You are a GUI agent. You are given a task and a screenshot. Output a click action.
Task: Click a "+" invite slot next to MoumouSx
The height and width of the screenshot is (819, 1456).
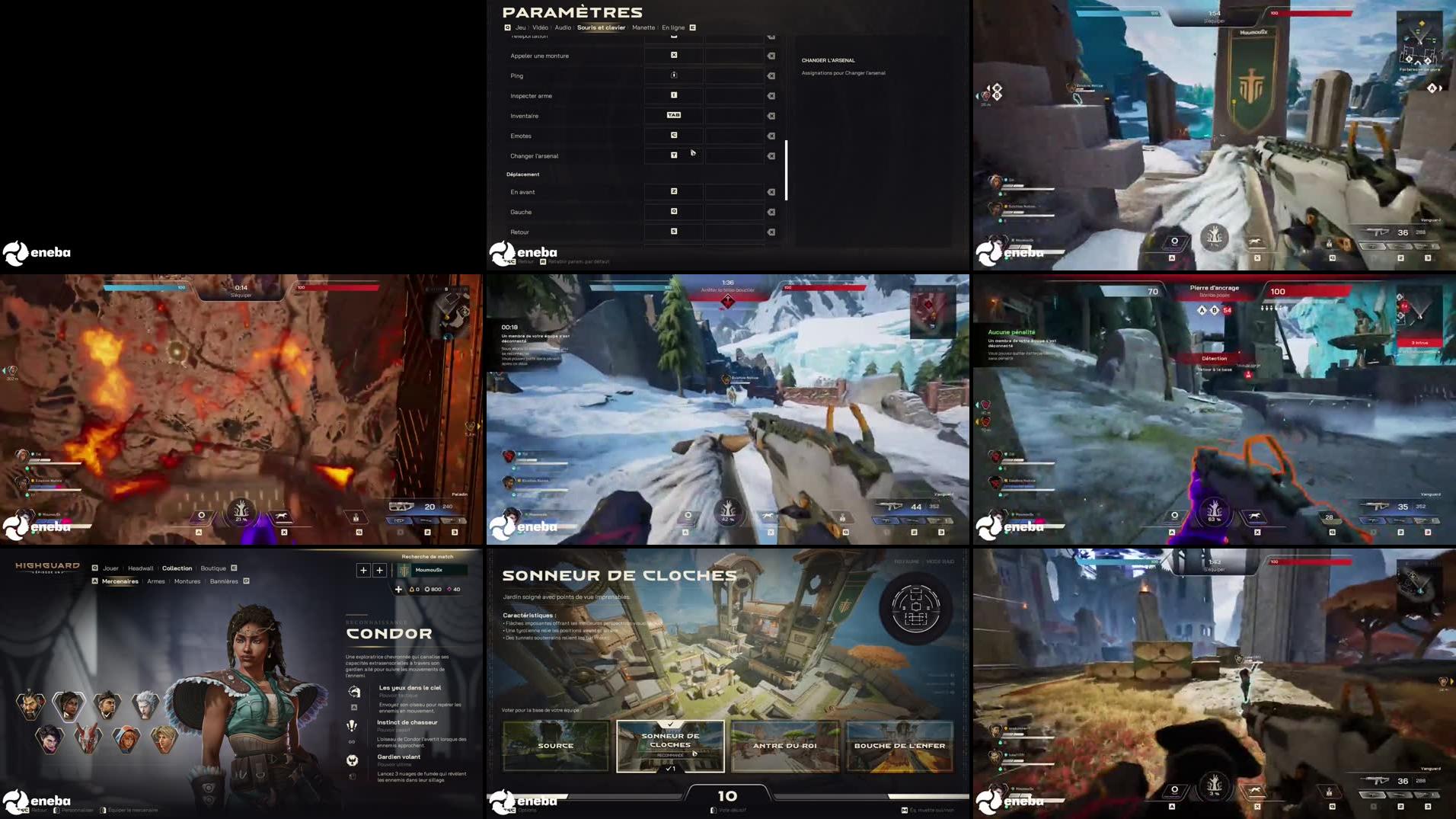pyautogui.click(x=363, y=570)
